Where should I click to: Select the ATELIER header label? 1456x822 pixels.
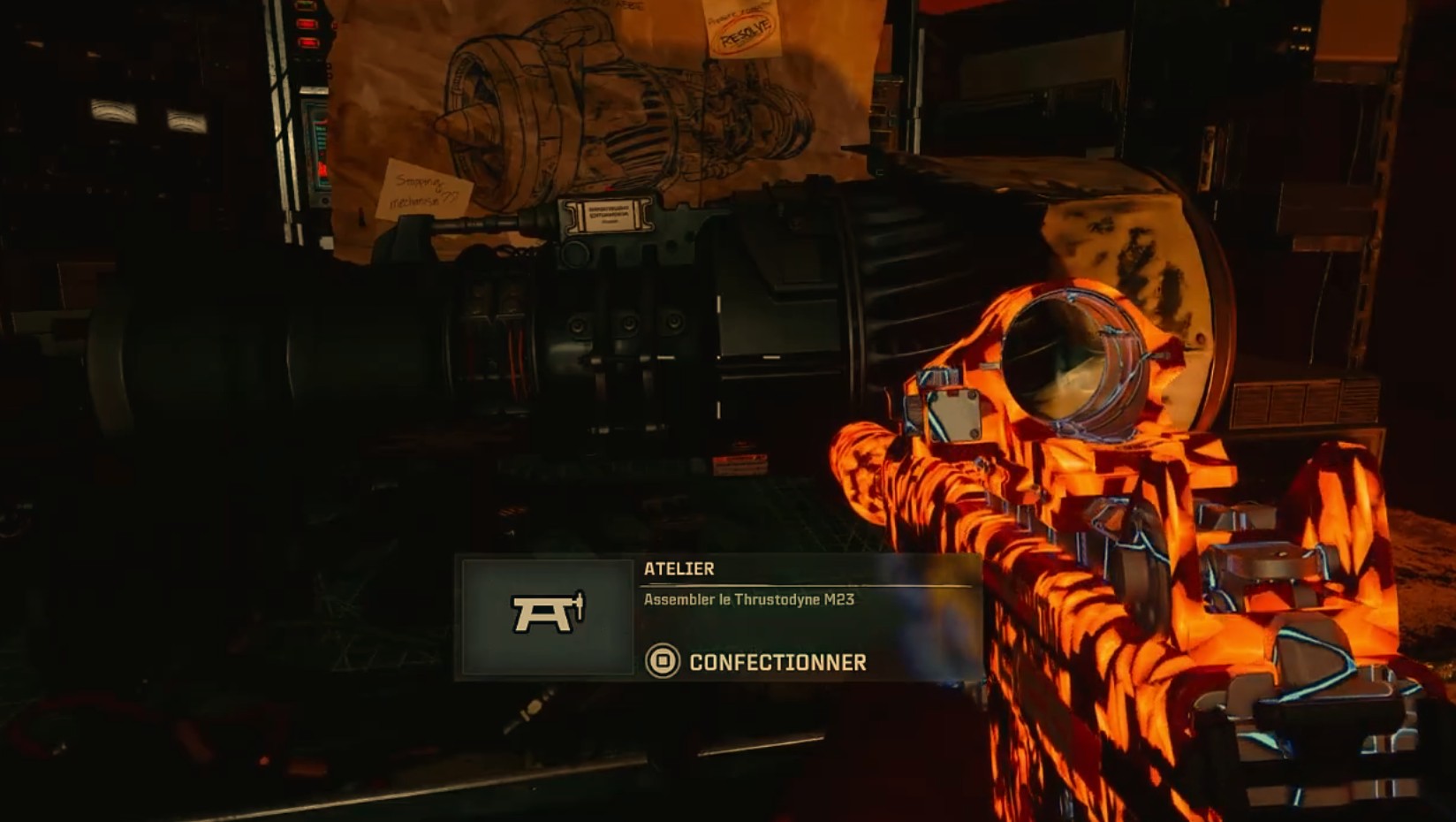(x=679, y=571)
